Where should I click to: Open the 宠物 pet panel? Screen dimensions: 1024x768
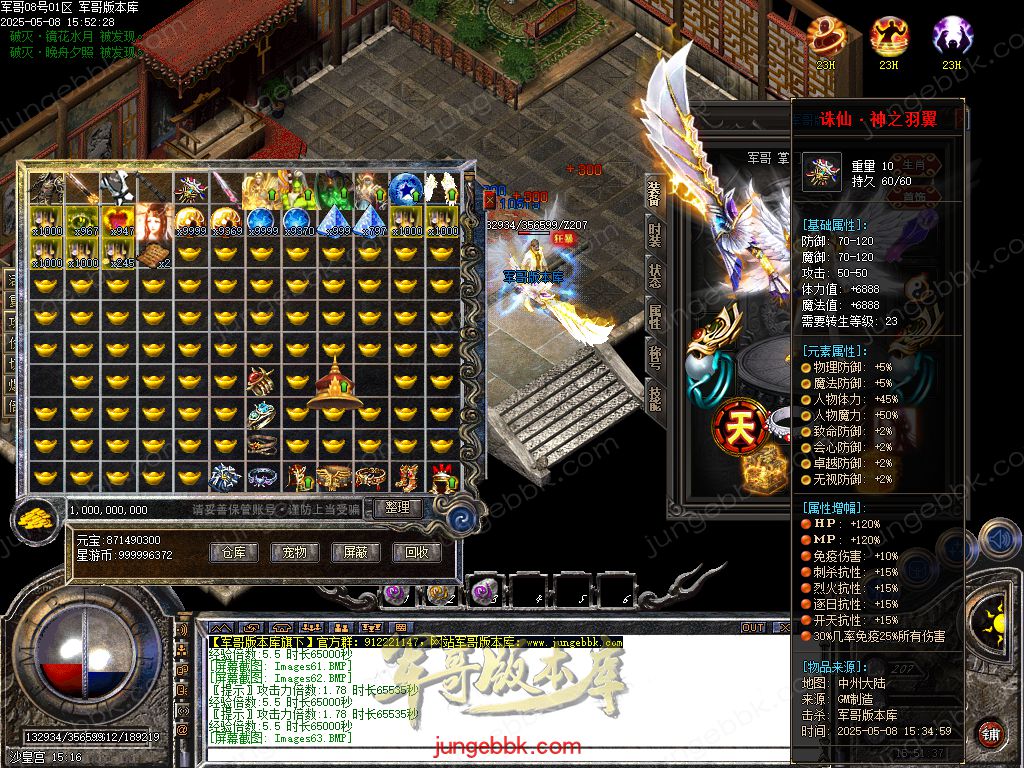(294, 552)
